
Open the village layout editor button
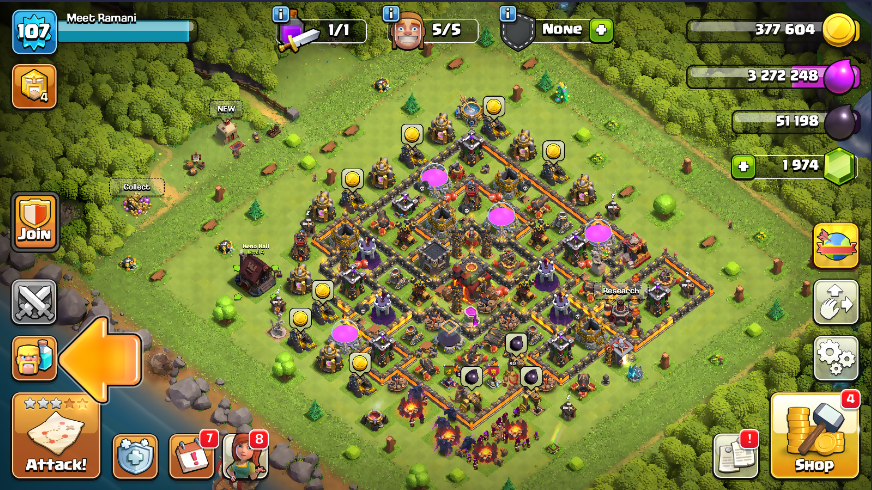835,301
